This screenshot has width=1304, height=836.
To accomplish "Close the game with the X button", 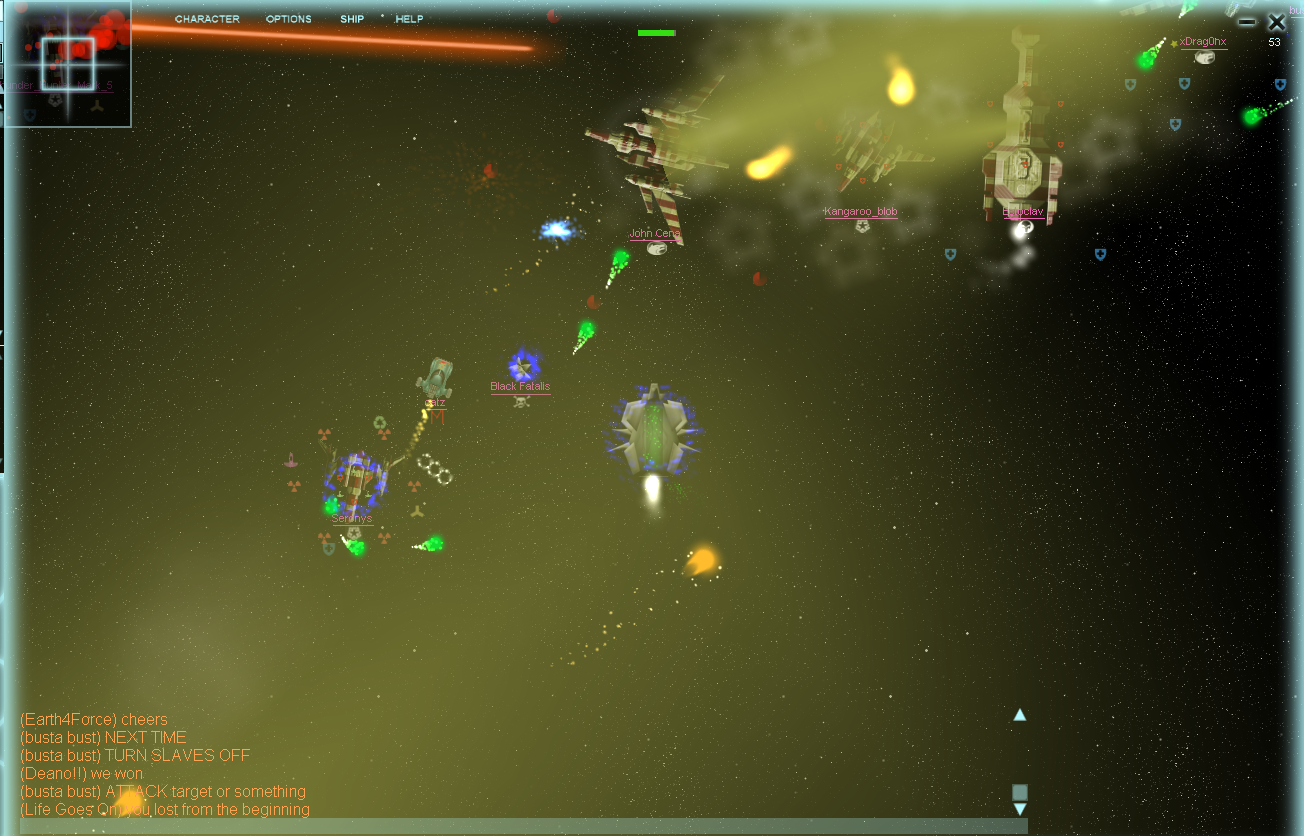I will 1276,22.
